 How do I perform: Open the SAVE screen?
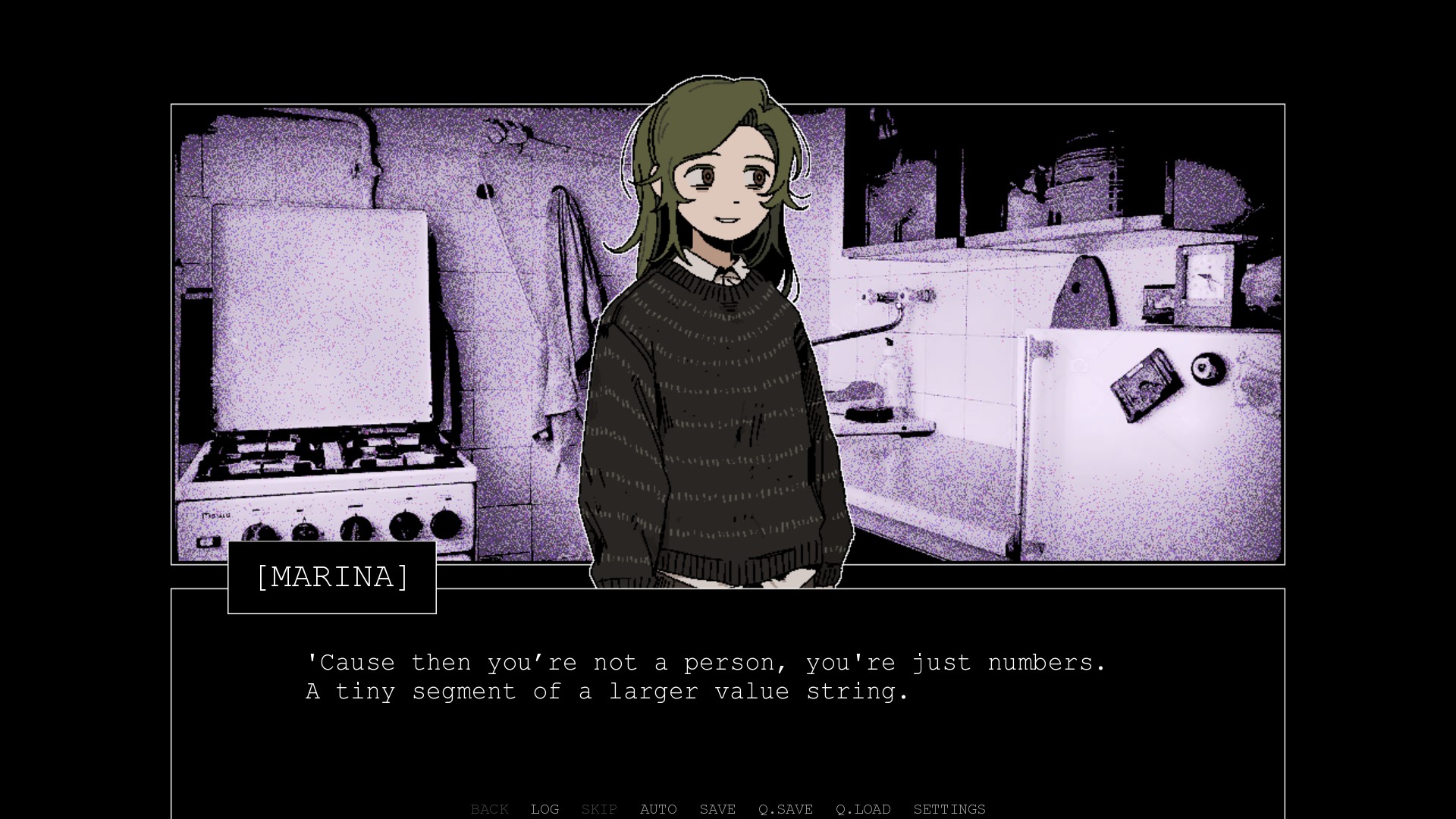(x=717, y=809)
